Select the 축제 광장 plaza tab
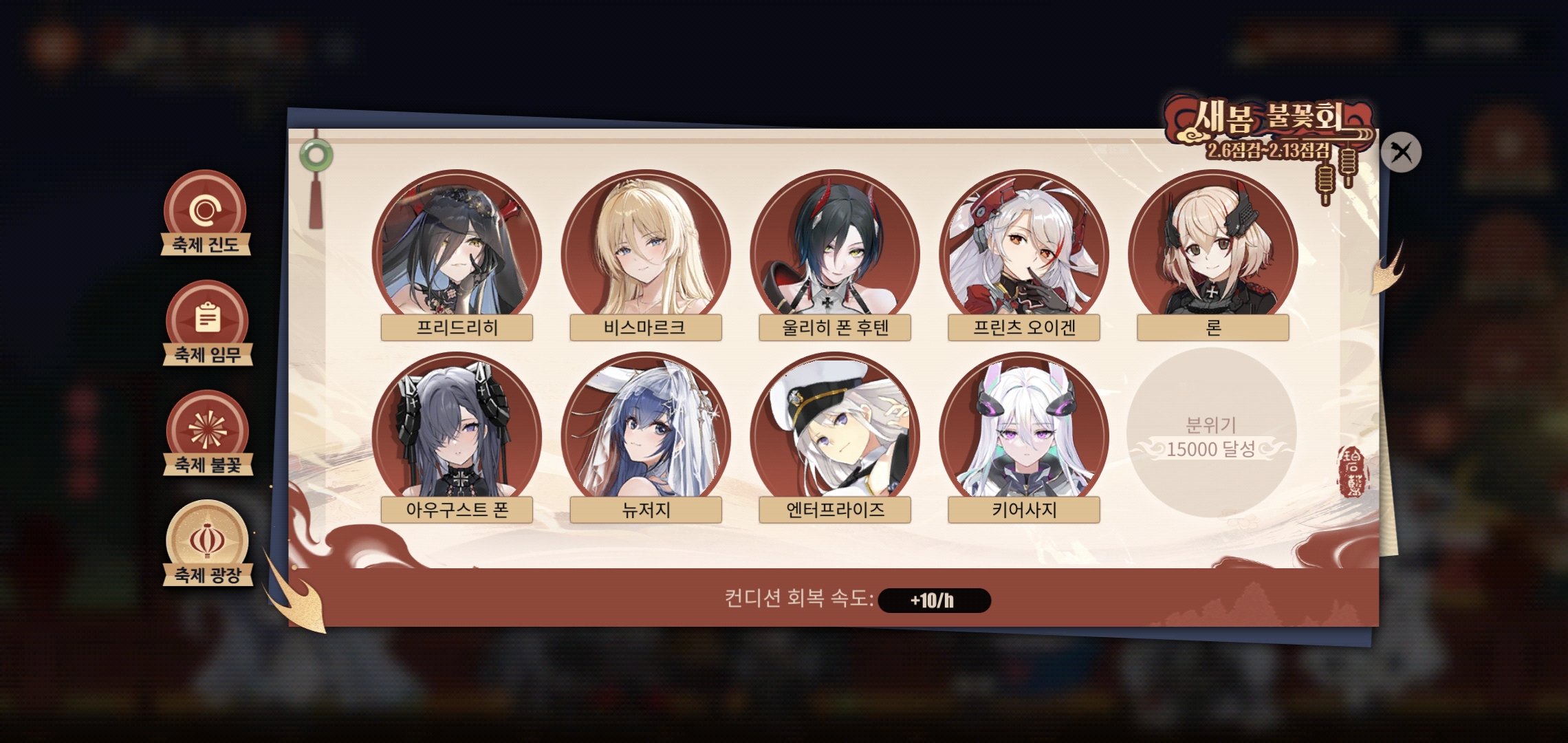The width and height of the screenshot is (1568, 743). point(208,543)
